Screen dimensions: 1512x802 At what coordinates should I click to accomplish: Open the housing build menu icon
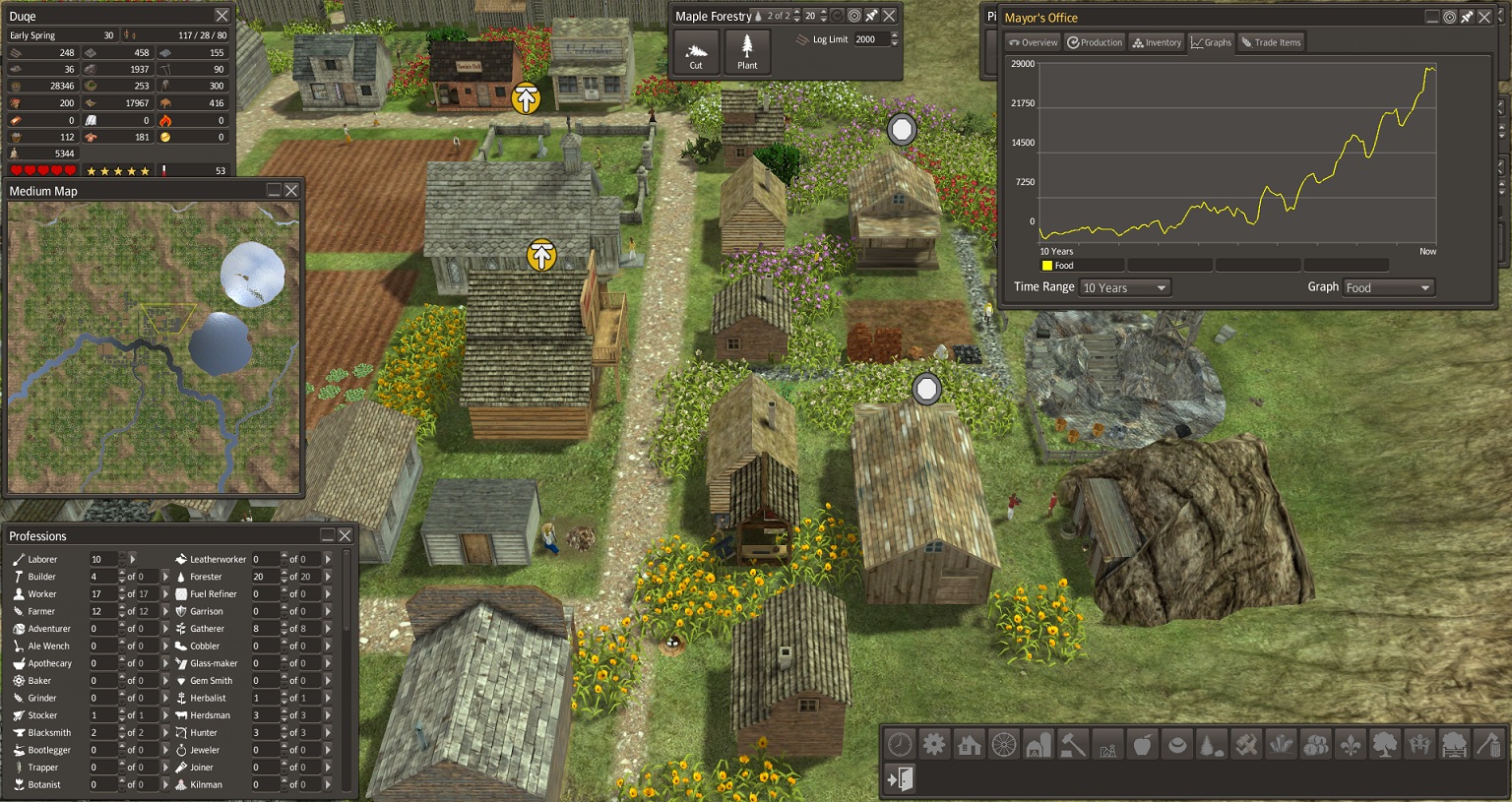969,745
